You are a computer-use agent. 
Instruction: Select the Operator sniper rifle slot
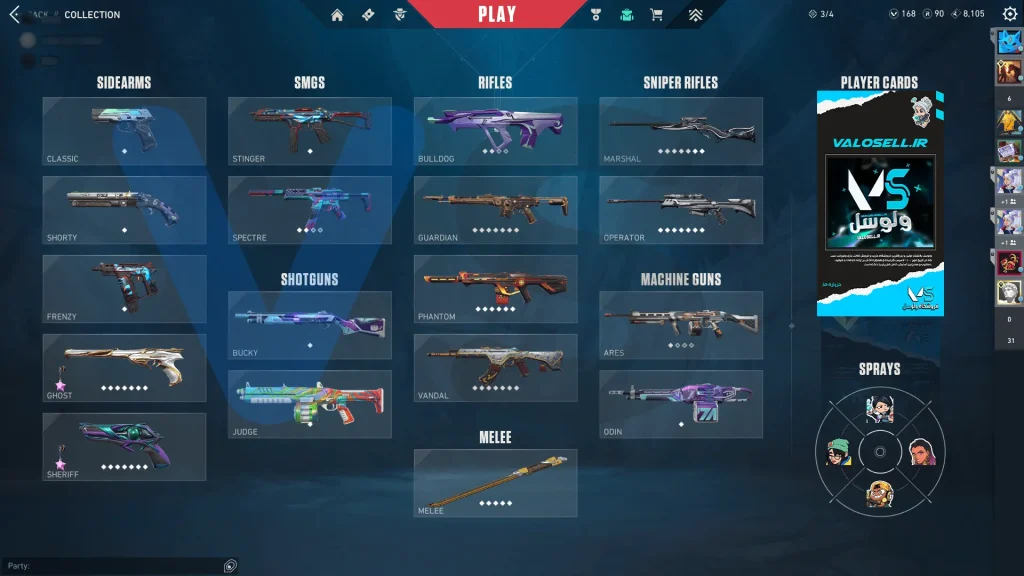pyautogui.click(x=681, y=210)
